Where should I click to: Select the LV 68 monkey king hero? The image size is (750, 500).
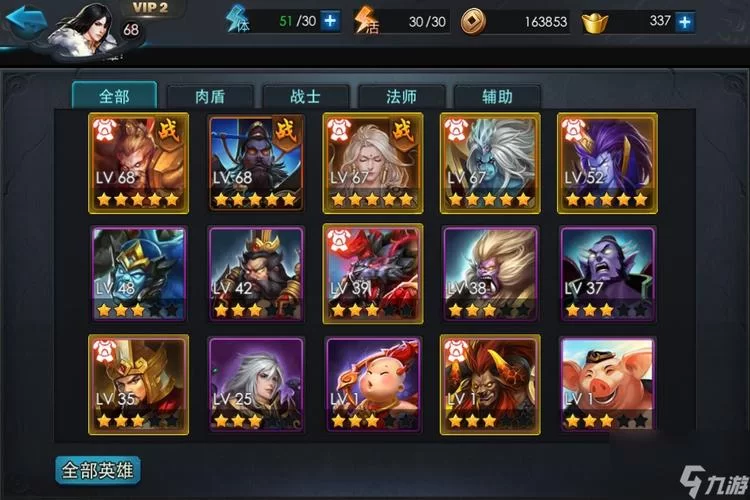point(138,161)
